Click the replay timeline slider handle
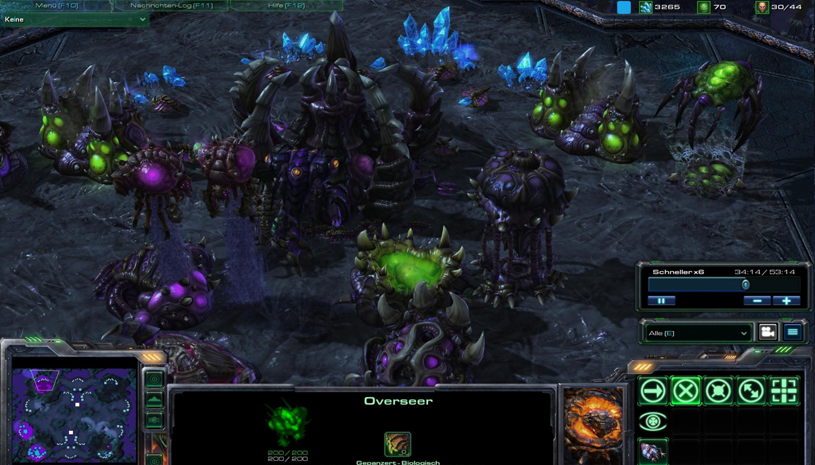Screen dimensions: 815x465 click(746, 285)
